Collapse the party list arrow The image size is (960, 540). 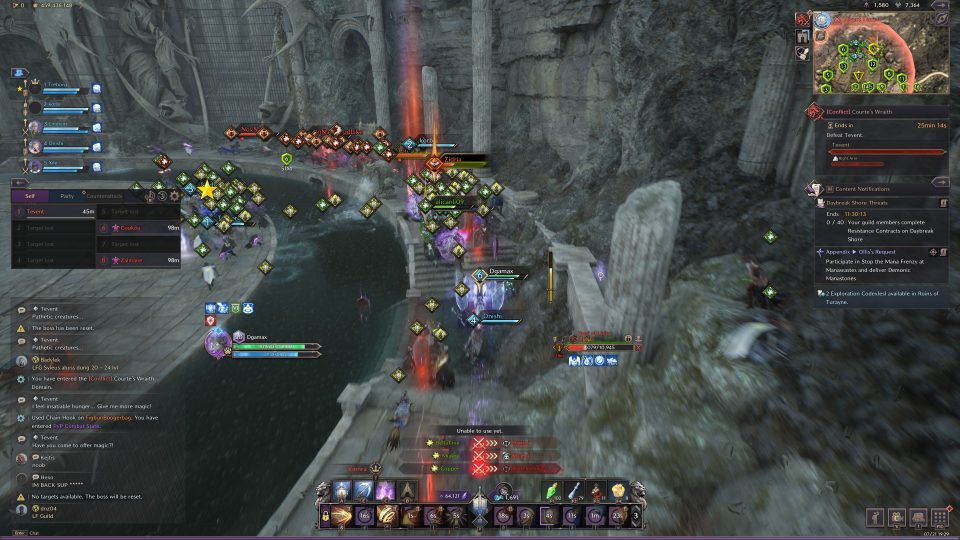coord(17,73)
